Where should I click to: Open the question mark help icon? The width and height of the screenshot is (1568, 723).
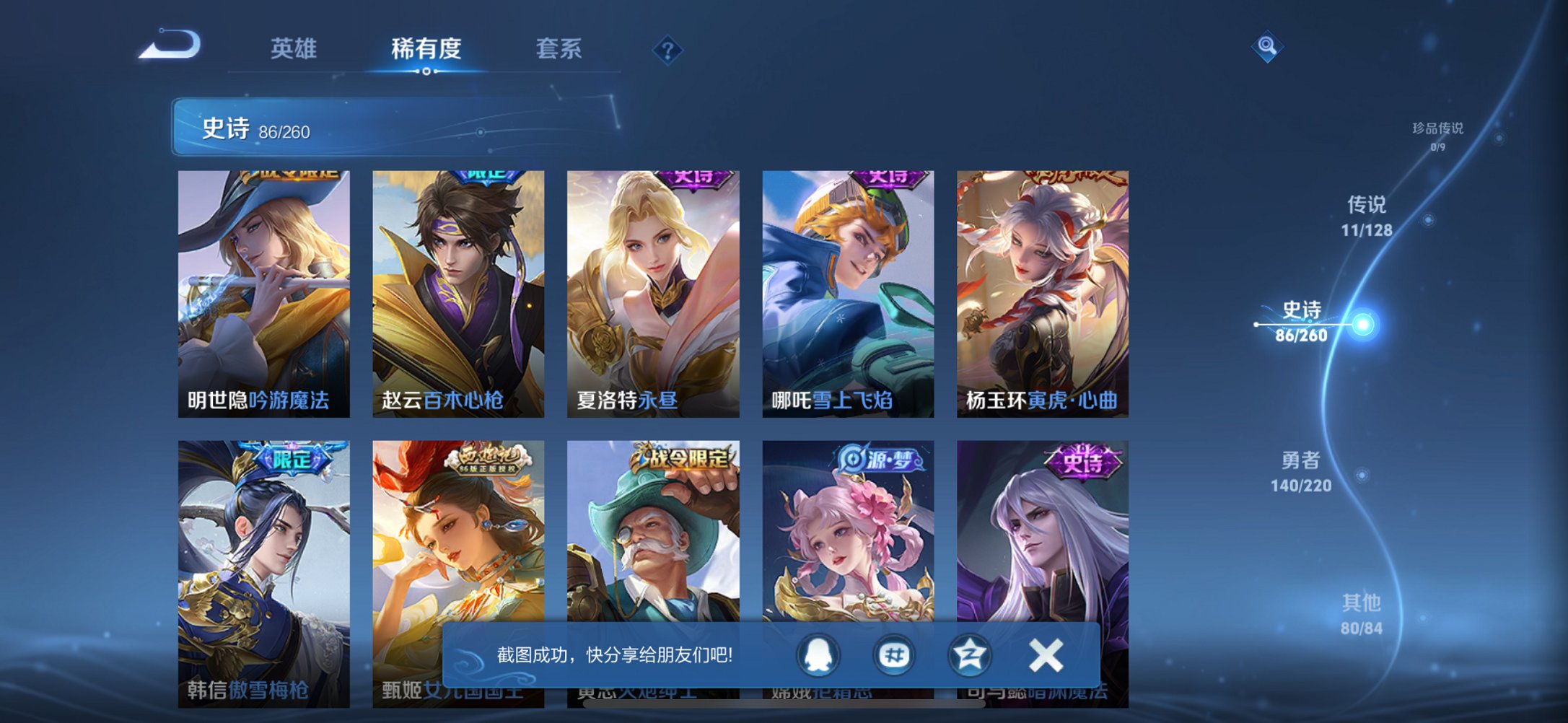point(668,51)
